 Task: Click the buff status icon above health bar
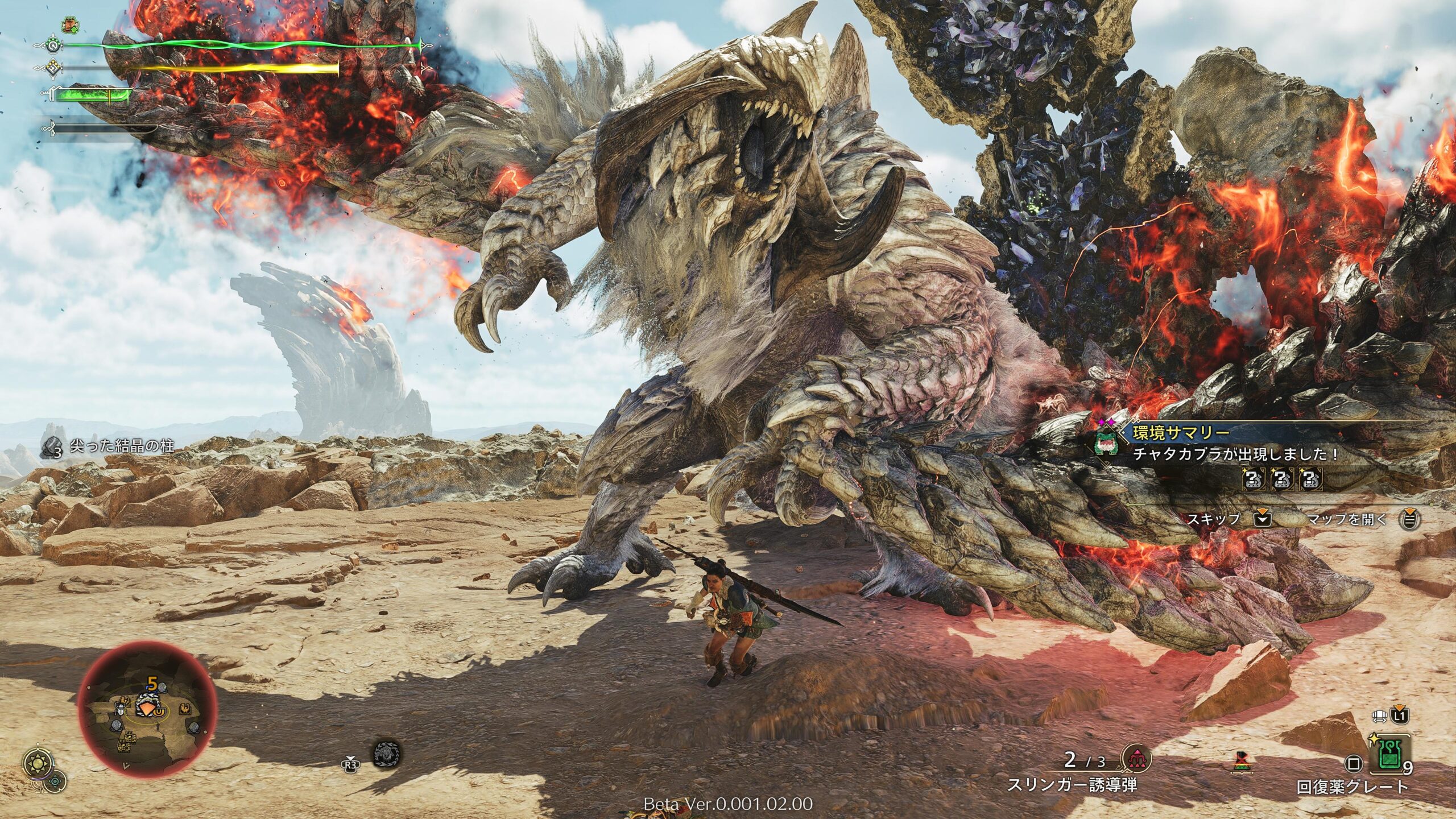click(69, 25)
